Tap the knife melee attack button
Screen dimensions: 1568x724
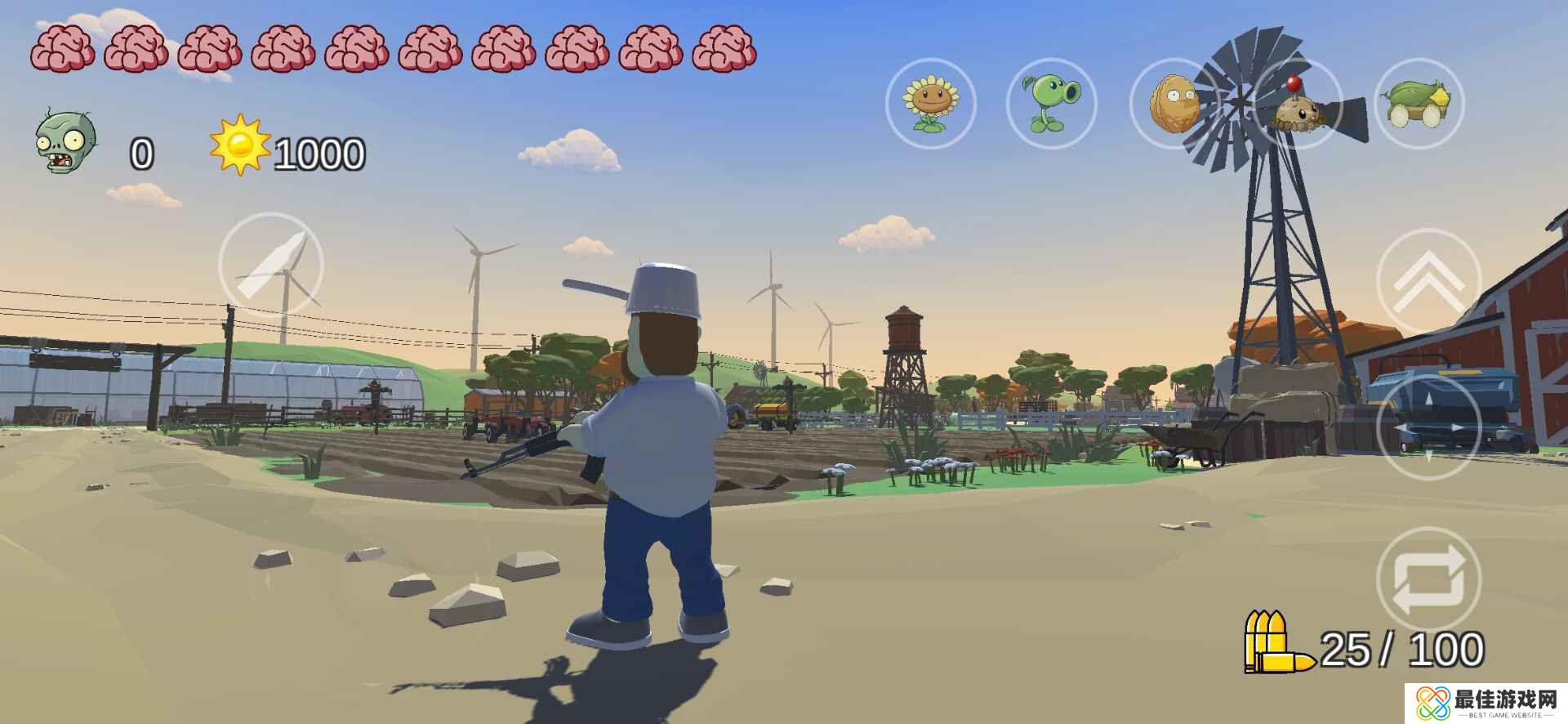271,265
